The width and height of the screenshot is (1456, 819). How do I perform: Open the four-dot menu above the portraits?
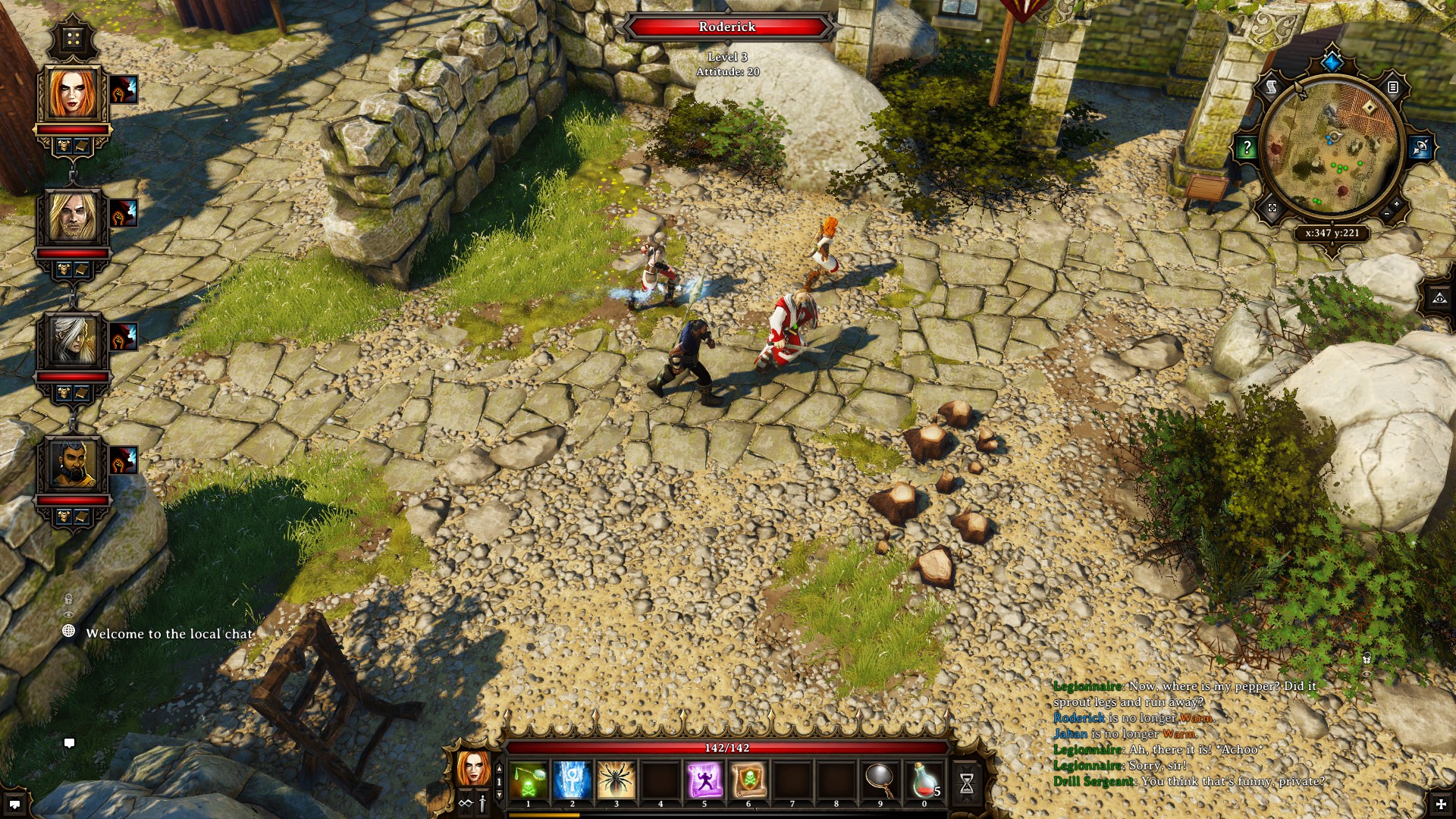(73, 38)
